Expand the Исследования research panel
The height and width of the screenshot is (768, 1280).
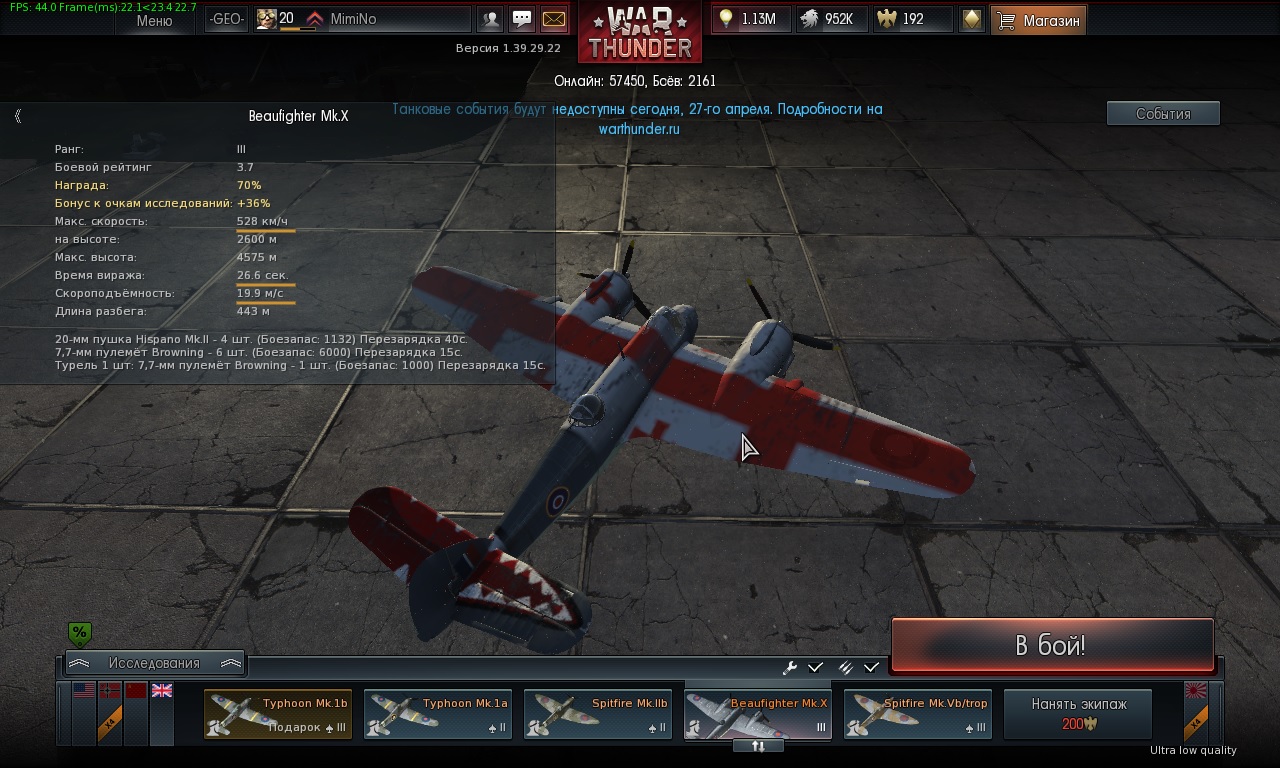(x=154, y=663)
